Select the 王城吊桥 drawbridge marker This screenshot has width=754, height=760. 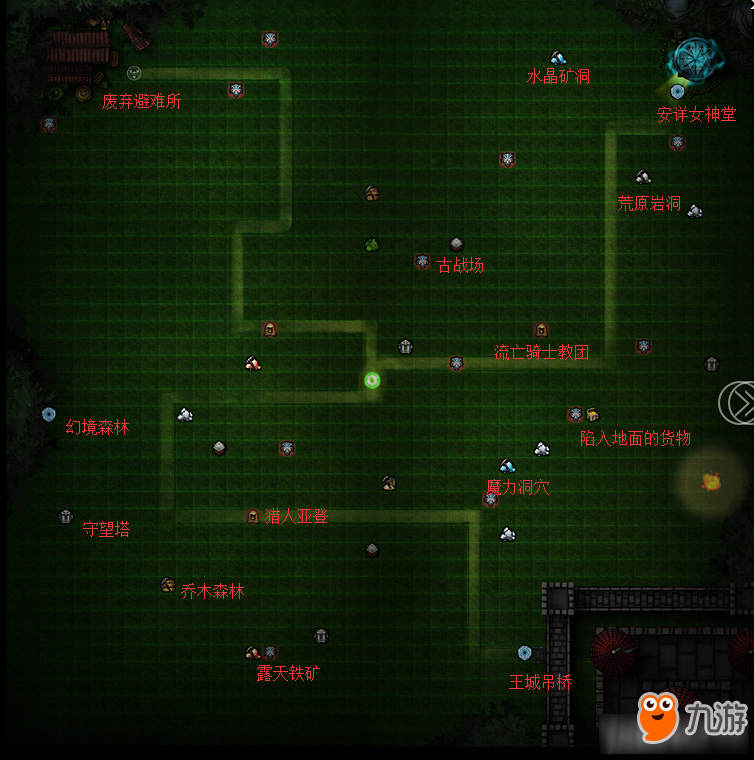click(524, 653)
